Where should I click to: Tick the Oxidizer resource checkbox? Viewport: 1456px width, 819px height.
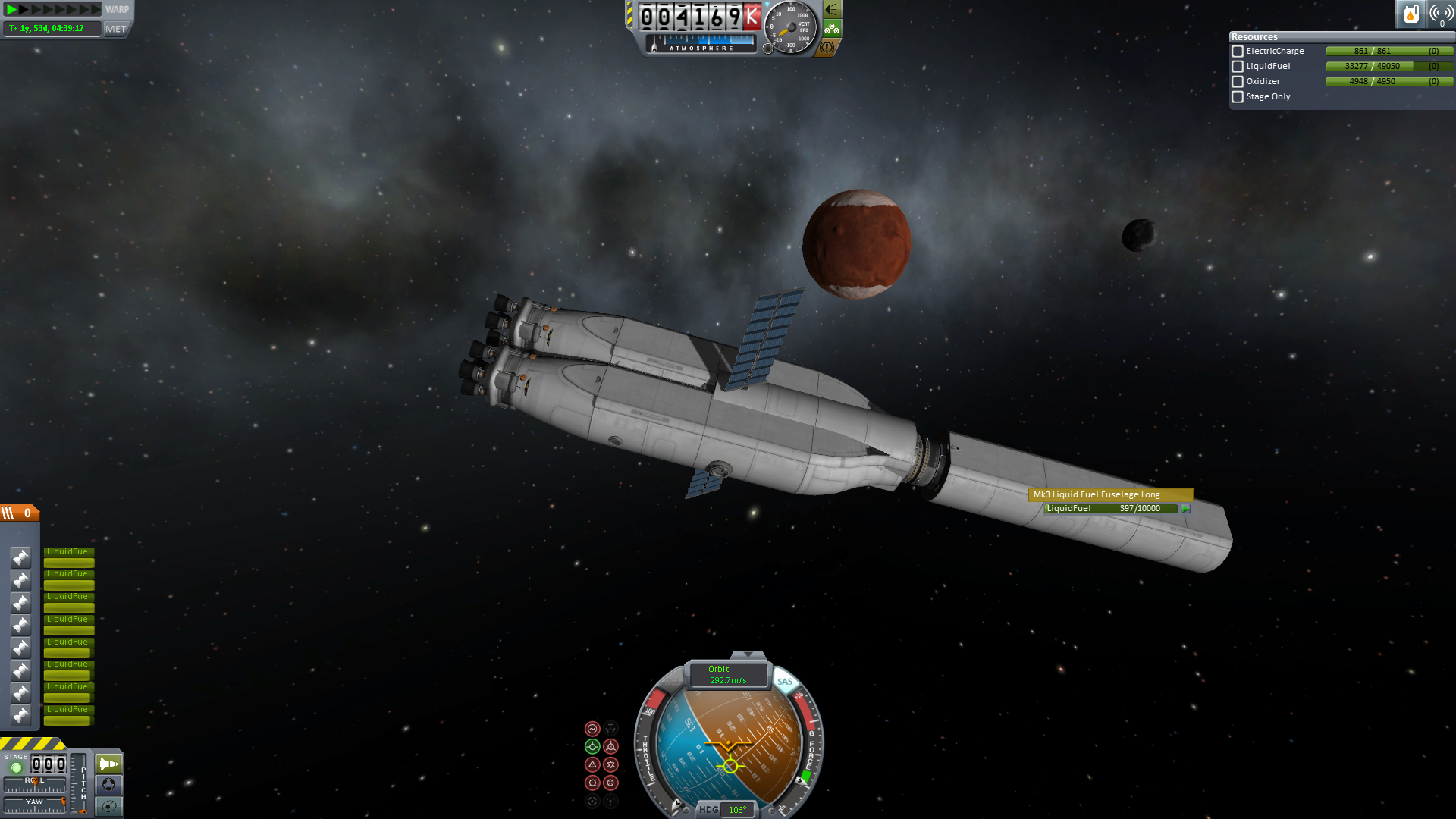coord(1238,82)
